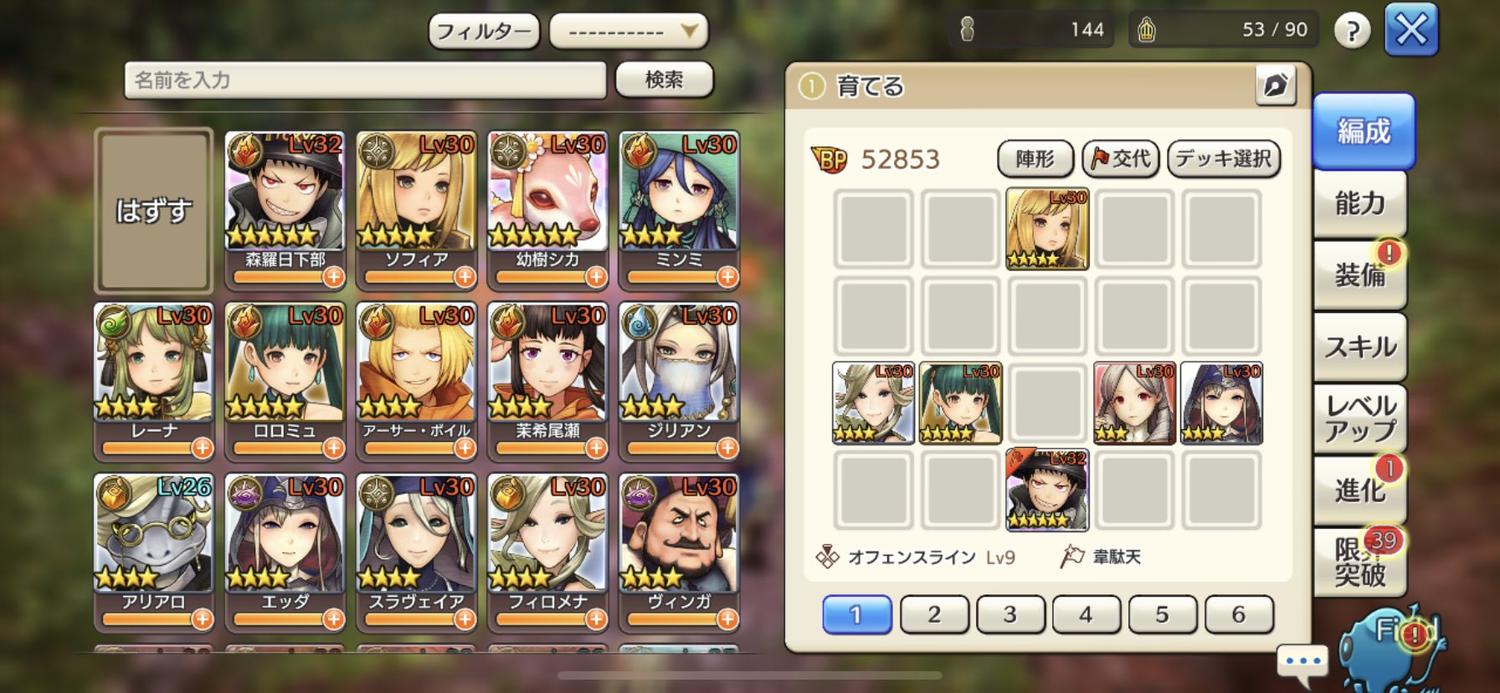The height and width of the screenshot is (693, 1500).
Task: Open the レベルアップ level up tab
Action: 1360,419
